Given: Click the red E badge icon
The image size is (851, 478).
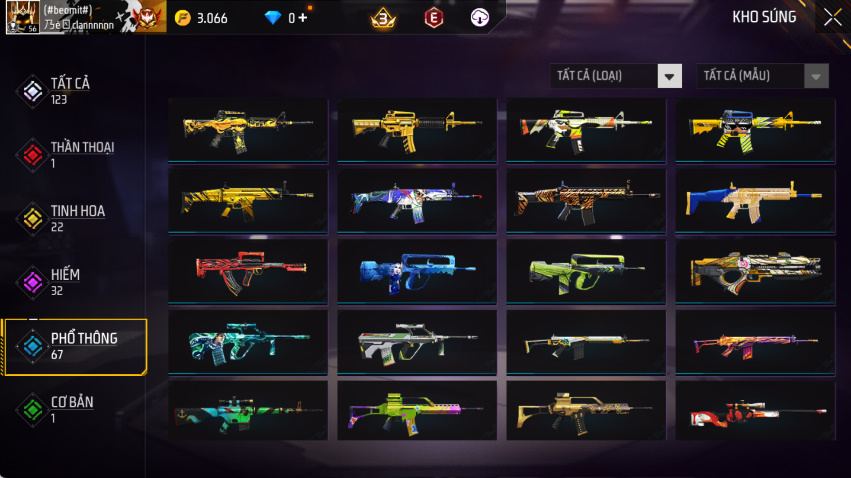Looking at the screenshot, I should [433, 17].
